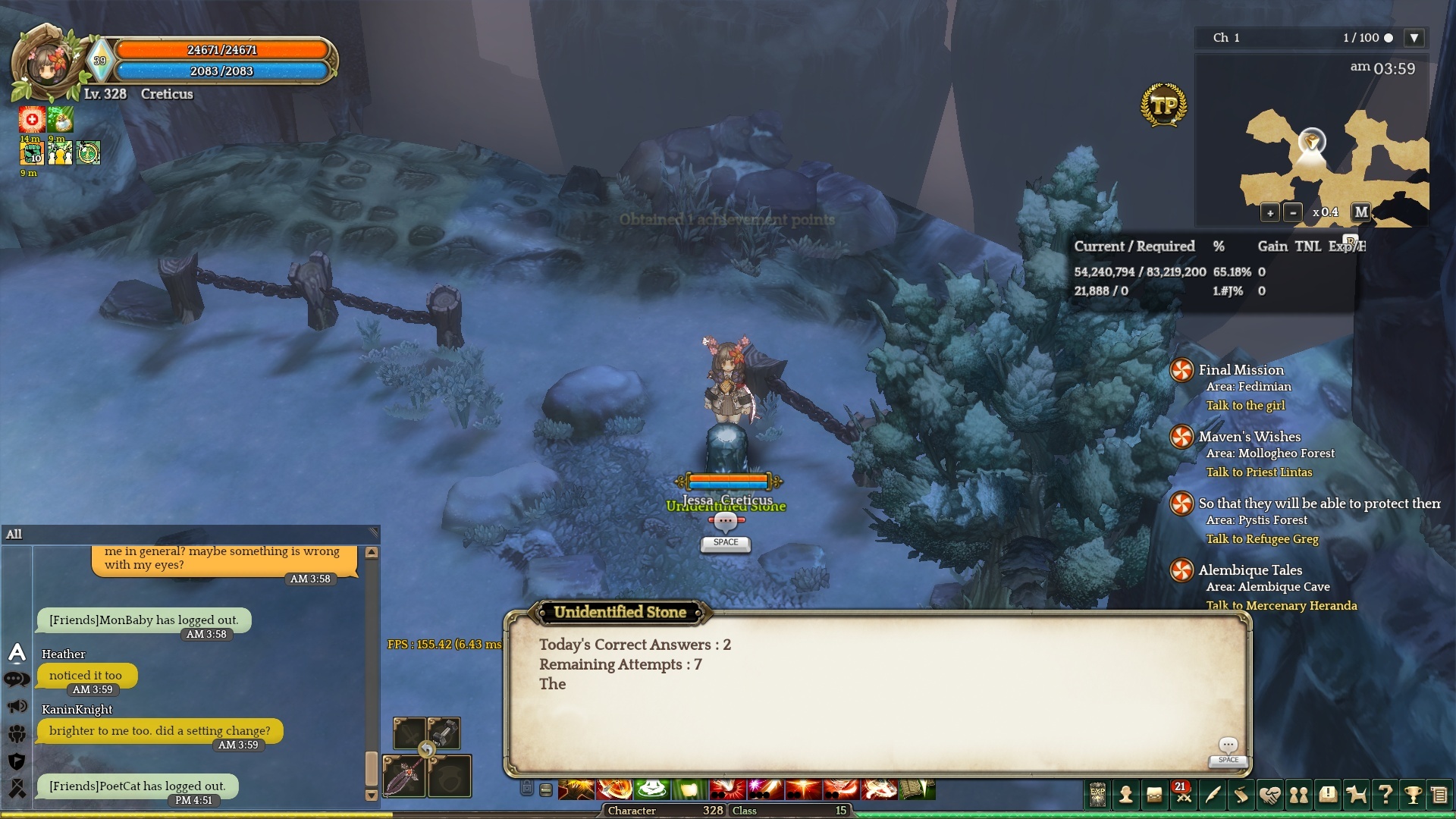This screenshot has height=819, width=1456.
Task: Open the full map with M button
Action: coord(1361,212)
